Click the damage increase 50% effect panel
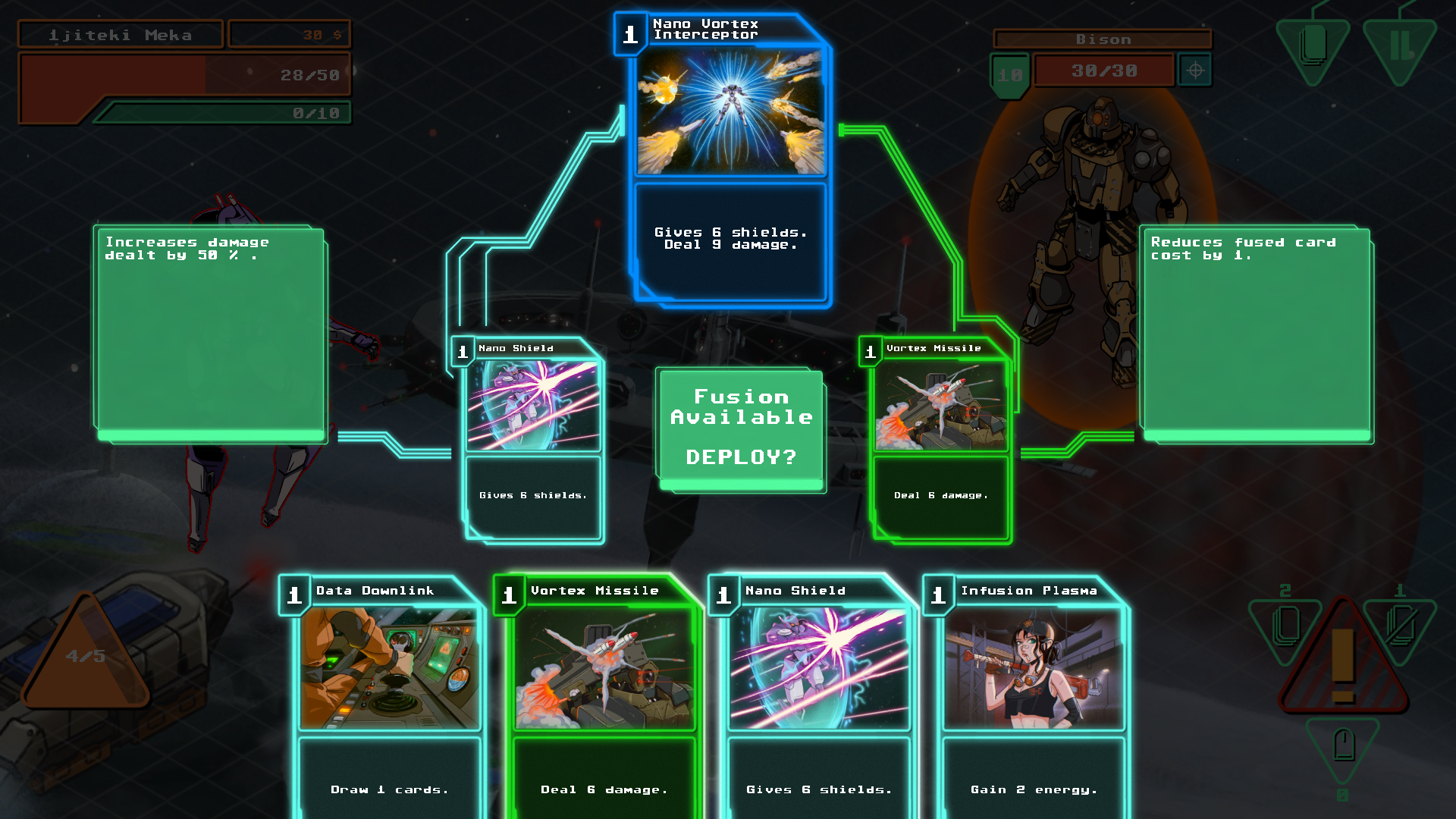 tap(210, 334)
